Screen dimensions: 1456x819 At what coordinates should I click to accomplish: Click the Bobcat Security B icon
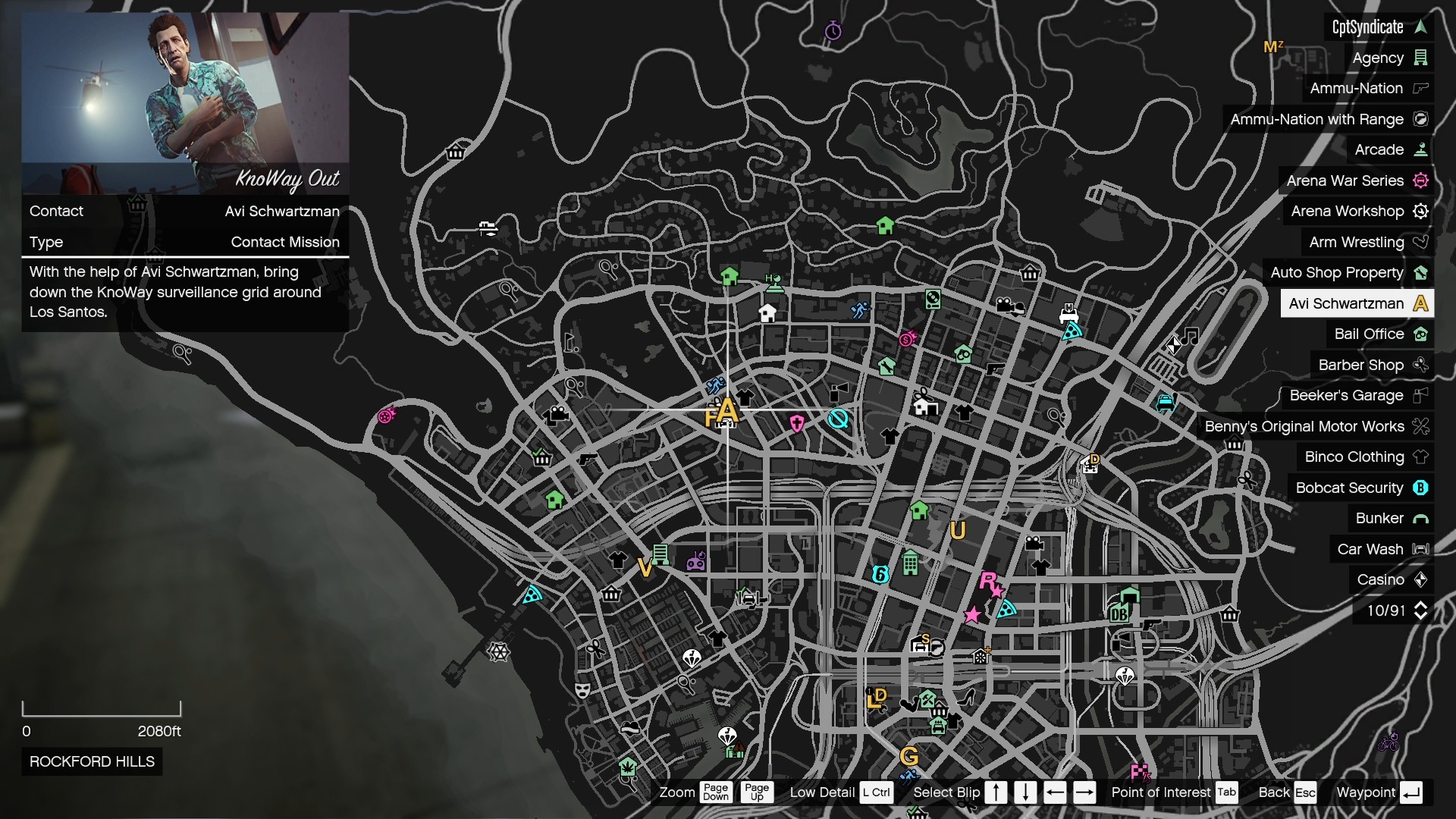1421,488
